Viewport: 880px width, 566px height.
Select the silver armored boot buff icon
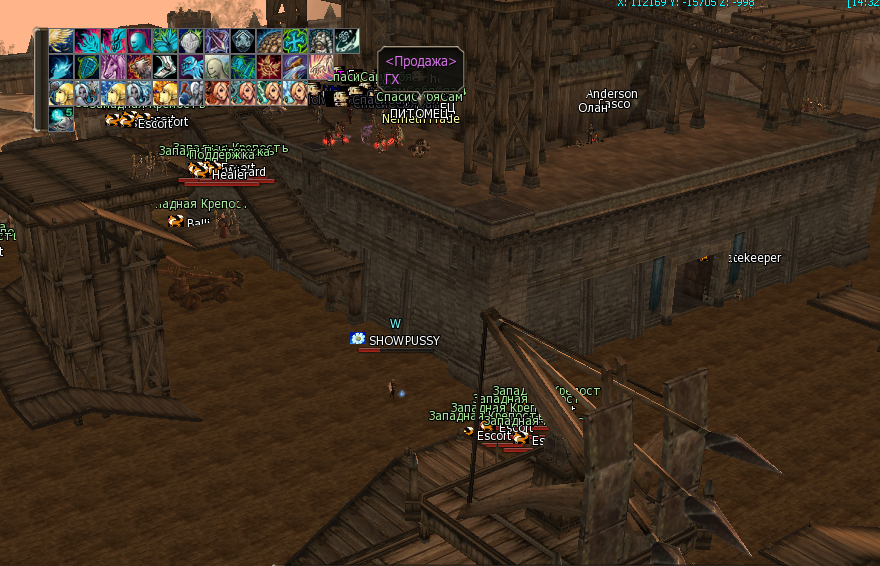click(x=165, y=67)
